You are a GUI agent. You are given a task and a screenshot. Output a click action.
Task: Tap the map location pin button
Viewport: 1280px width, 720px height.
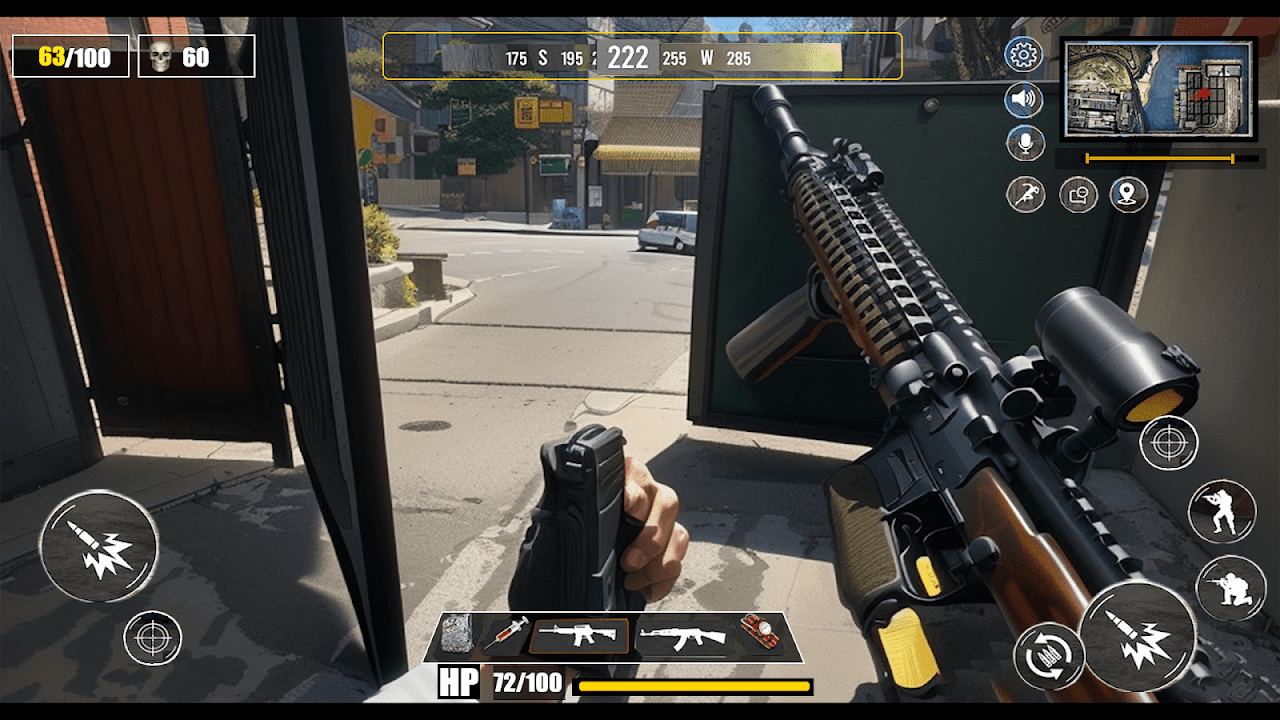click(x=1129, y=194)
